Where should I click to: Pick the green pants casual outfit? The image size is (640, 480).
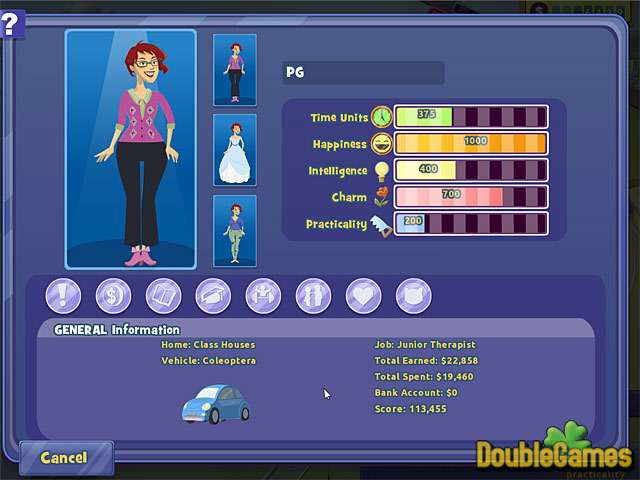coord(235,231)
